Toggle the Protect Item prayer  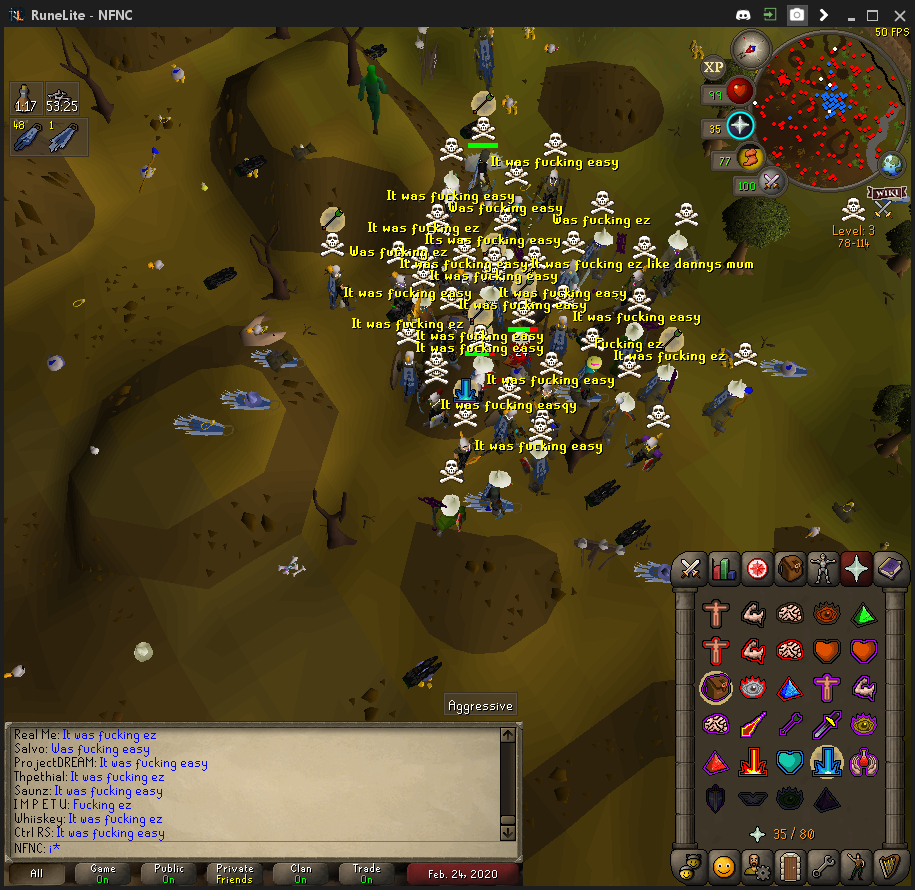716,688
